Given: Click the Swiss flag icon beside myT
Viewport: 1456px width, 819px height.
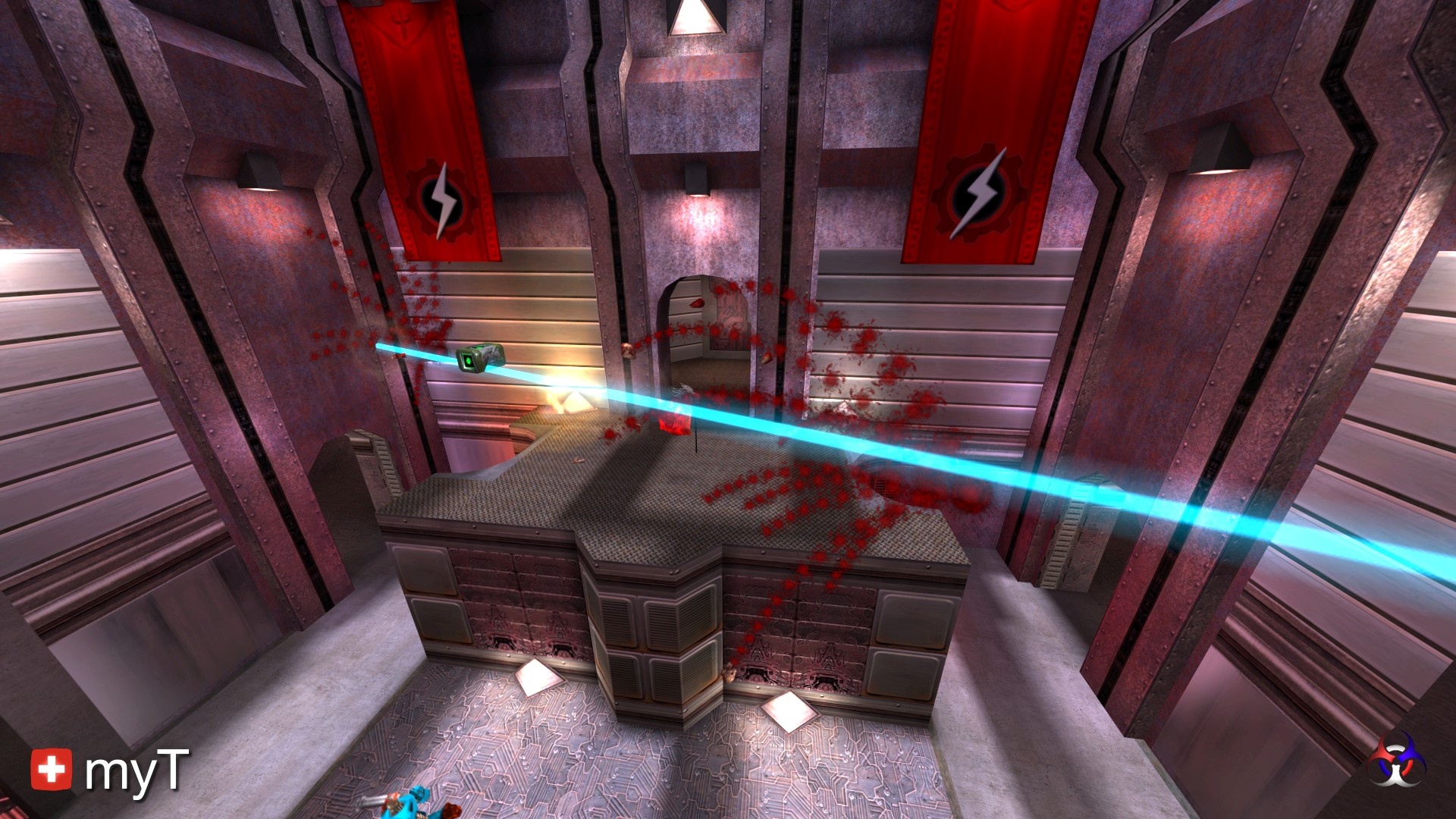Looking at the screenshot, I should (52, 769).
